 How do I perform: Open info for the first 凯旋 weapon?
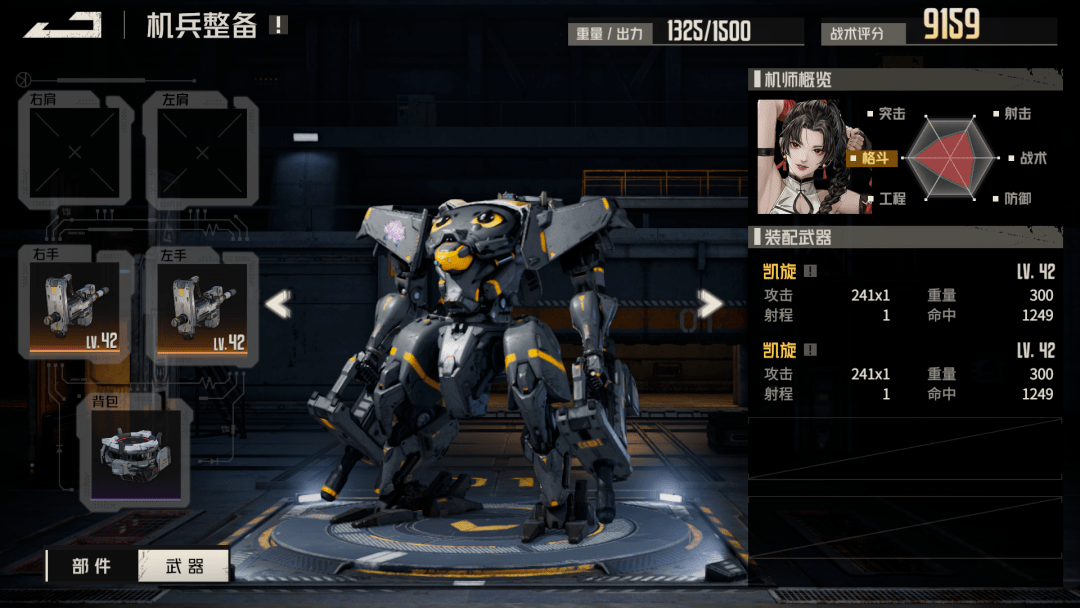(810, 271)
